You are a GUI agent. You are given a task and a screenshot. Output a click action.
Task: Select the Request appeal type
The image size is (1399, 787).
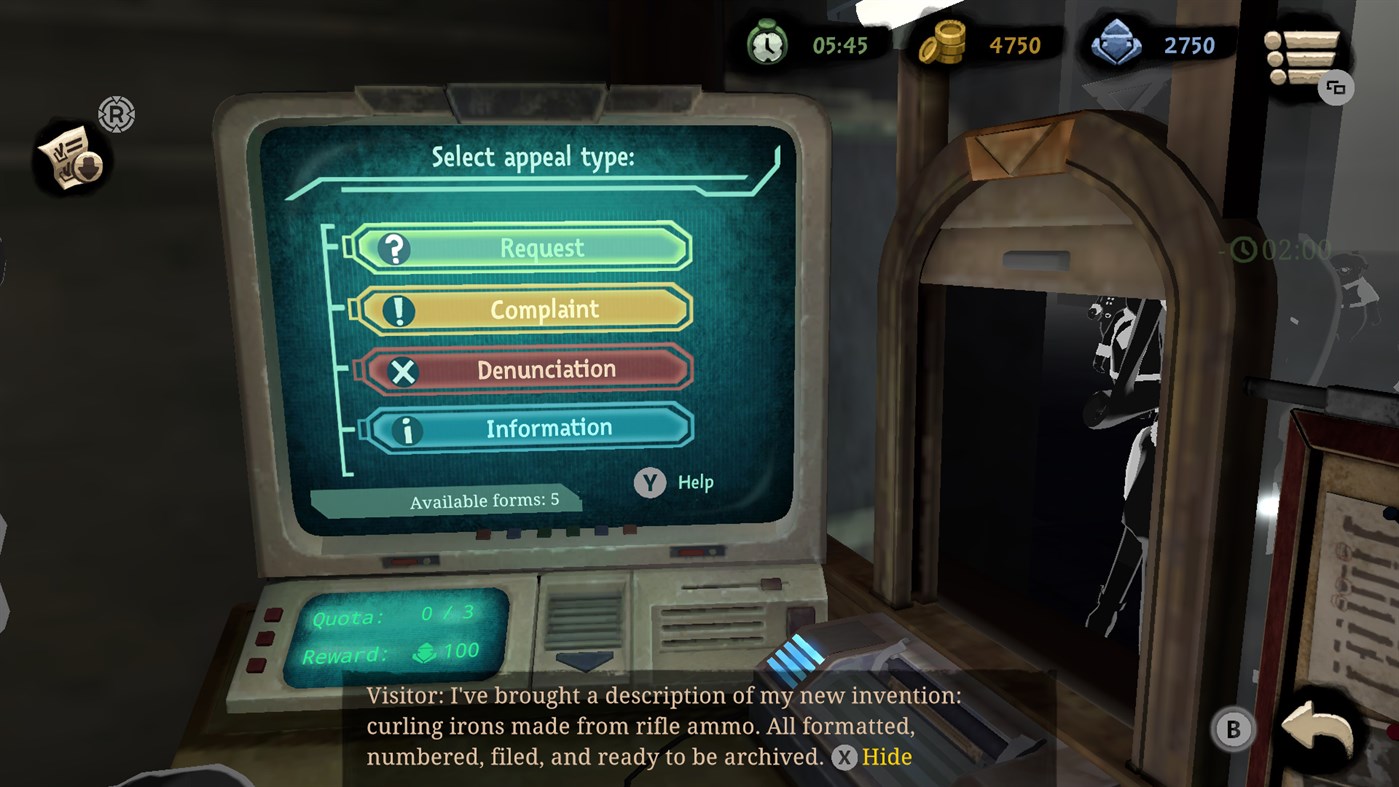click(x=522, y=248)
